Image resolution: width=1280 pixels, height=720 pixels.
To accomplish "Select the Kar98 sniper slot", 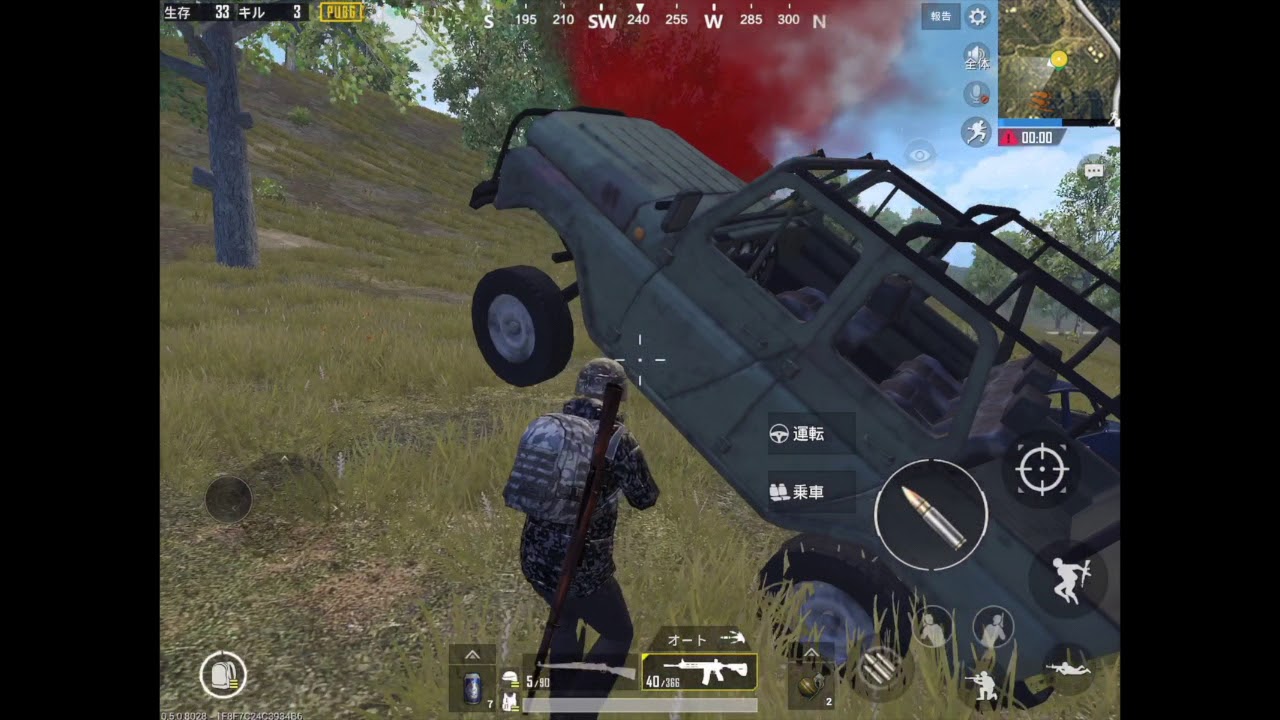I will point(578,672).
